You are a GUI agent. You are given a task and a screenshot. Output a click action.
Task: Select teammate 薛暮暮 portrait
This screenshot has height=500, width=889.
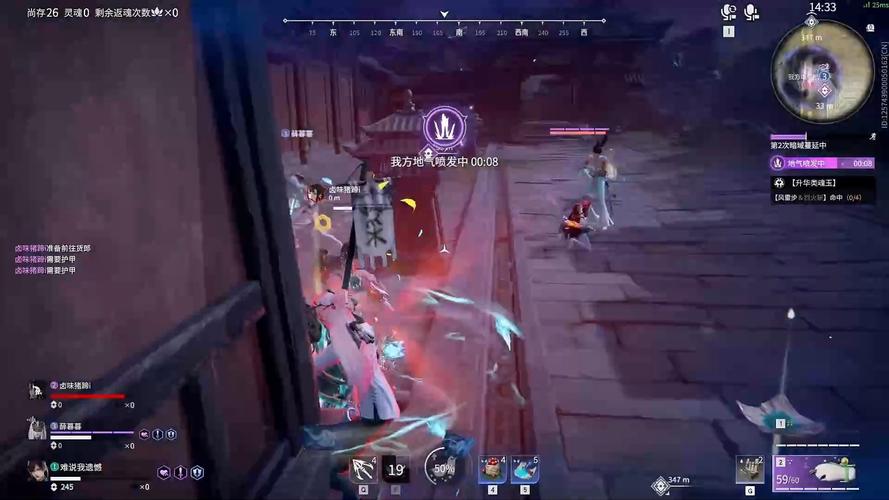pyautogui.click(x=37, y=427)
